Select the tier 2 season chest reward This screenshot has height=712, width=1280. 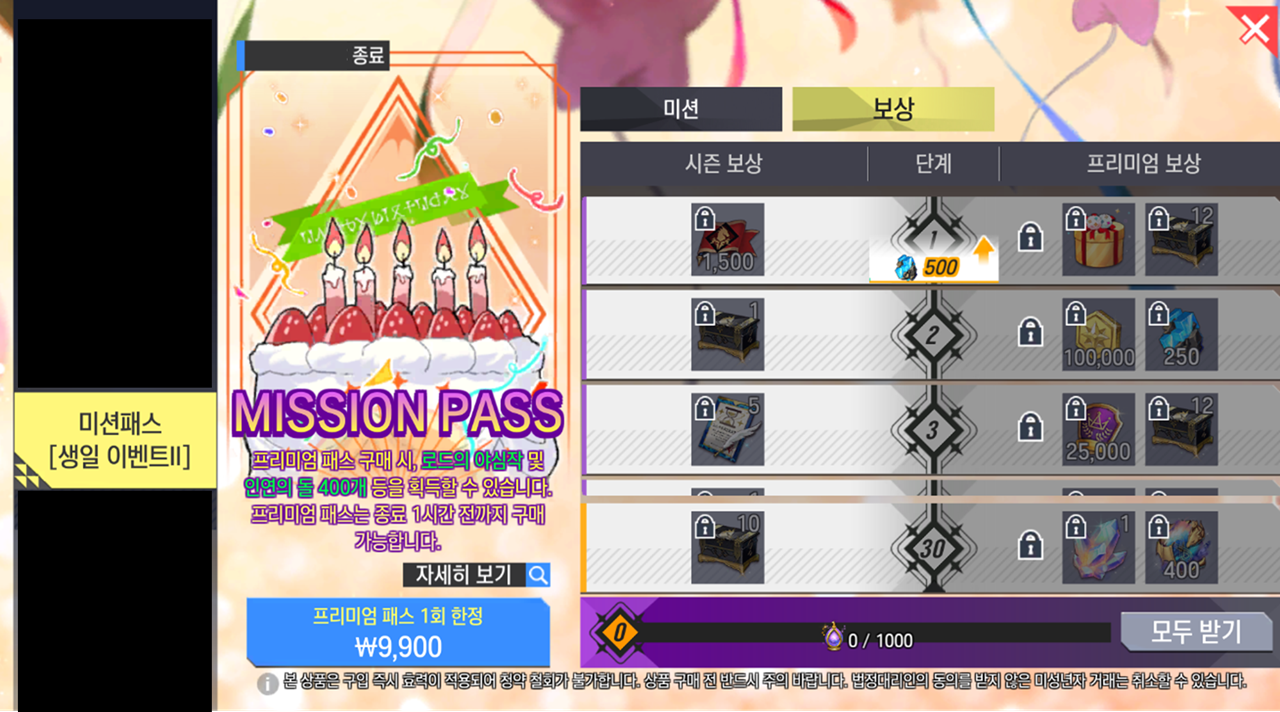click(x=727, y=334)
